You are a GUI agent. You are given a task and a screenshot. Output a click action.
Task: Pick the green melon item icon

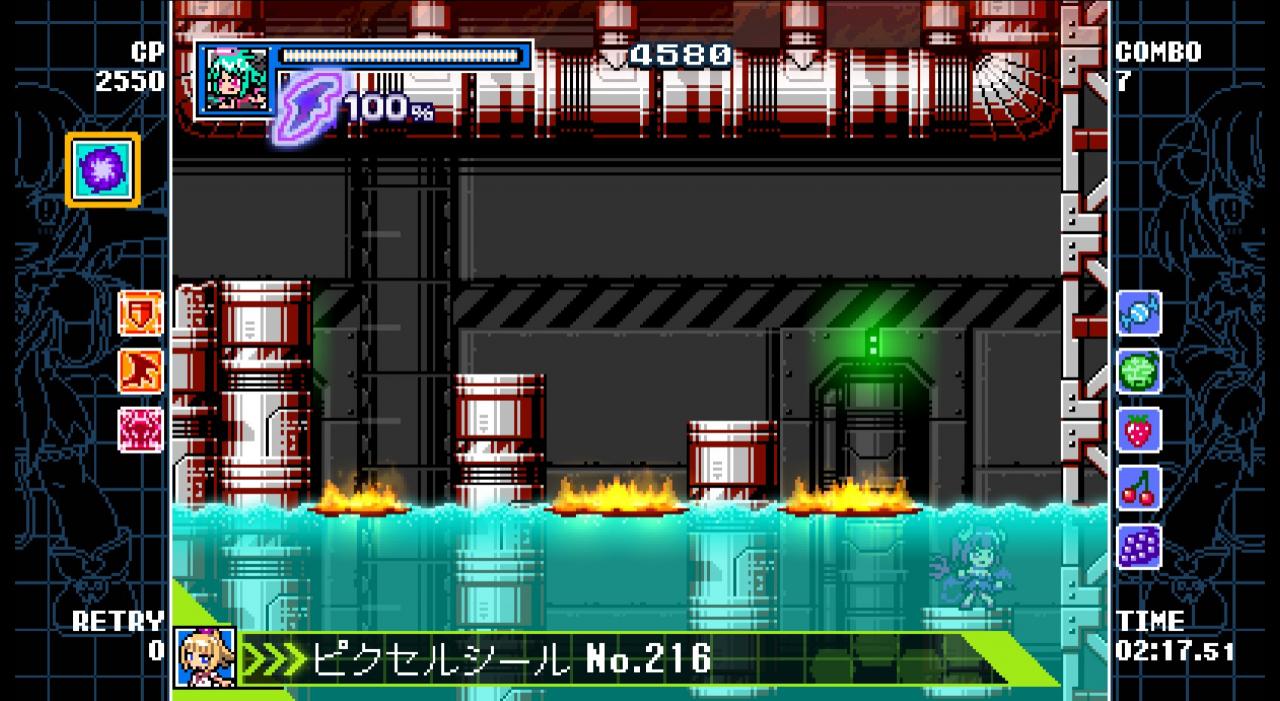click(x=1139, y=371)
